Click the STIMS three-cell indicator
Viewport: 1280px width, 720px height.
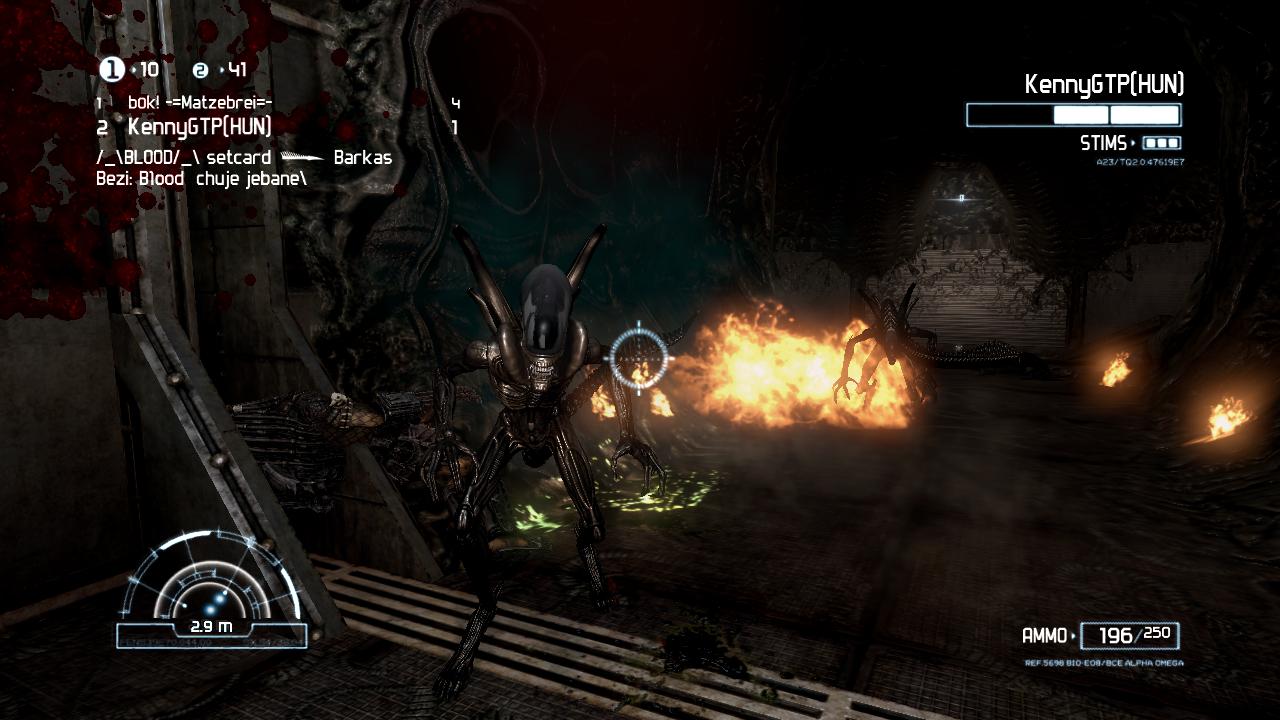pos(1162,142)
